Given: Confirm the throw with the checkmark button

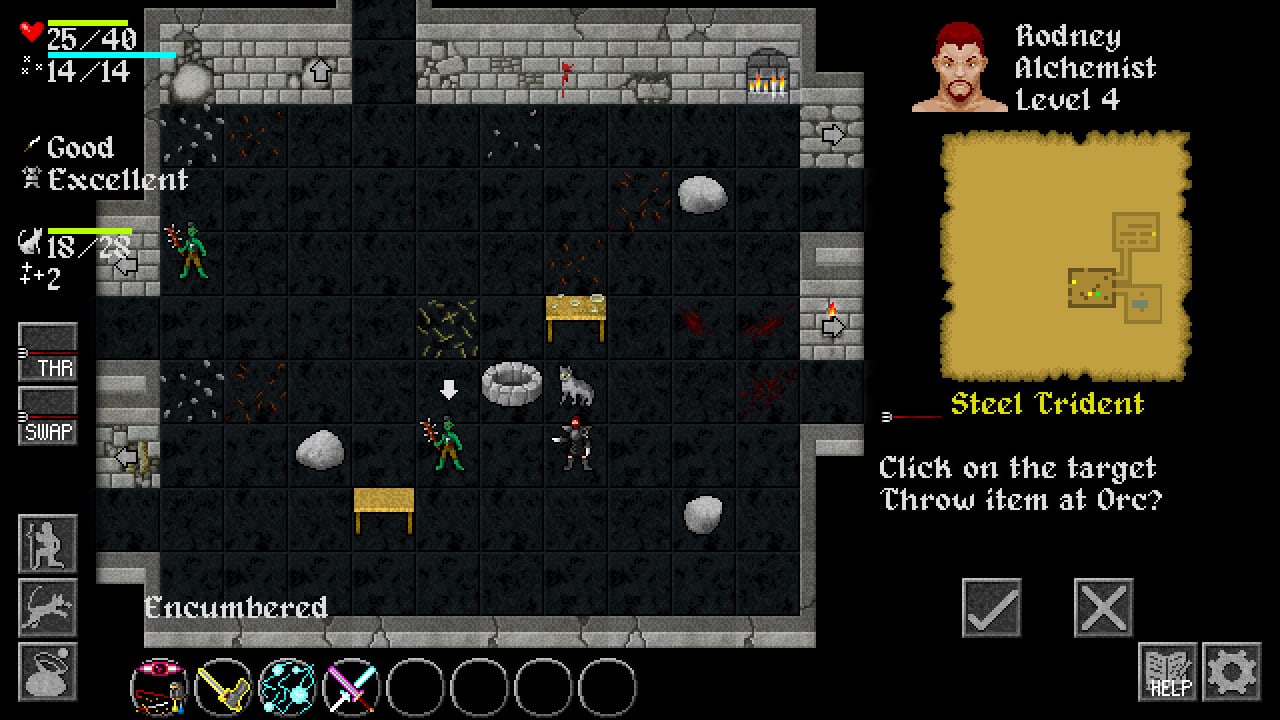Looking at the screenshot, I should [992, 607].
